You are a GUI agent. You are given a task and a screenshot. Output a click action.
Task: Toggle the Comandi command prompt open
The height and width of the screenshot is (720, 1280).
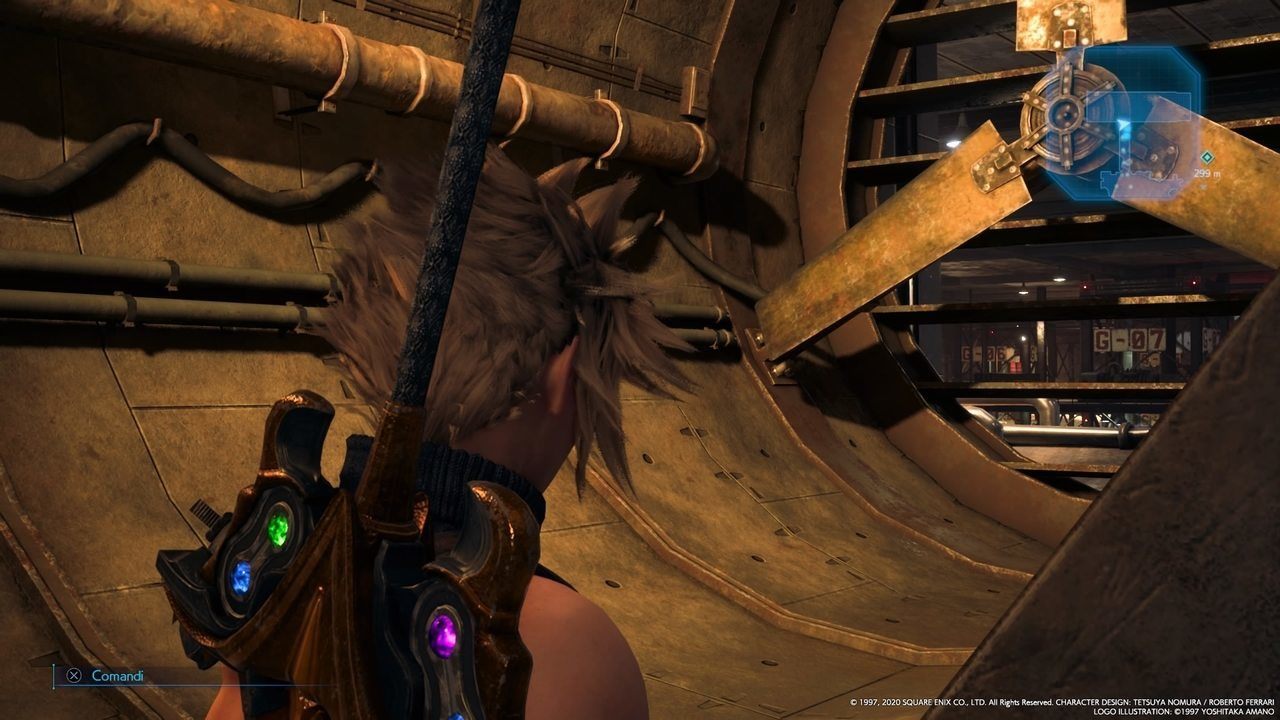tap(110, 677)
